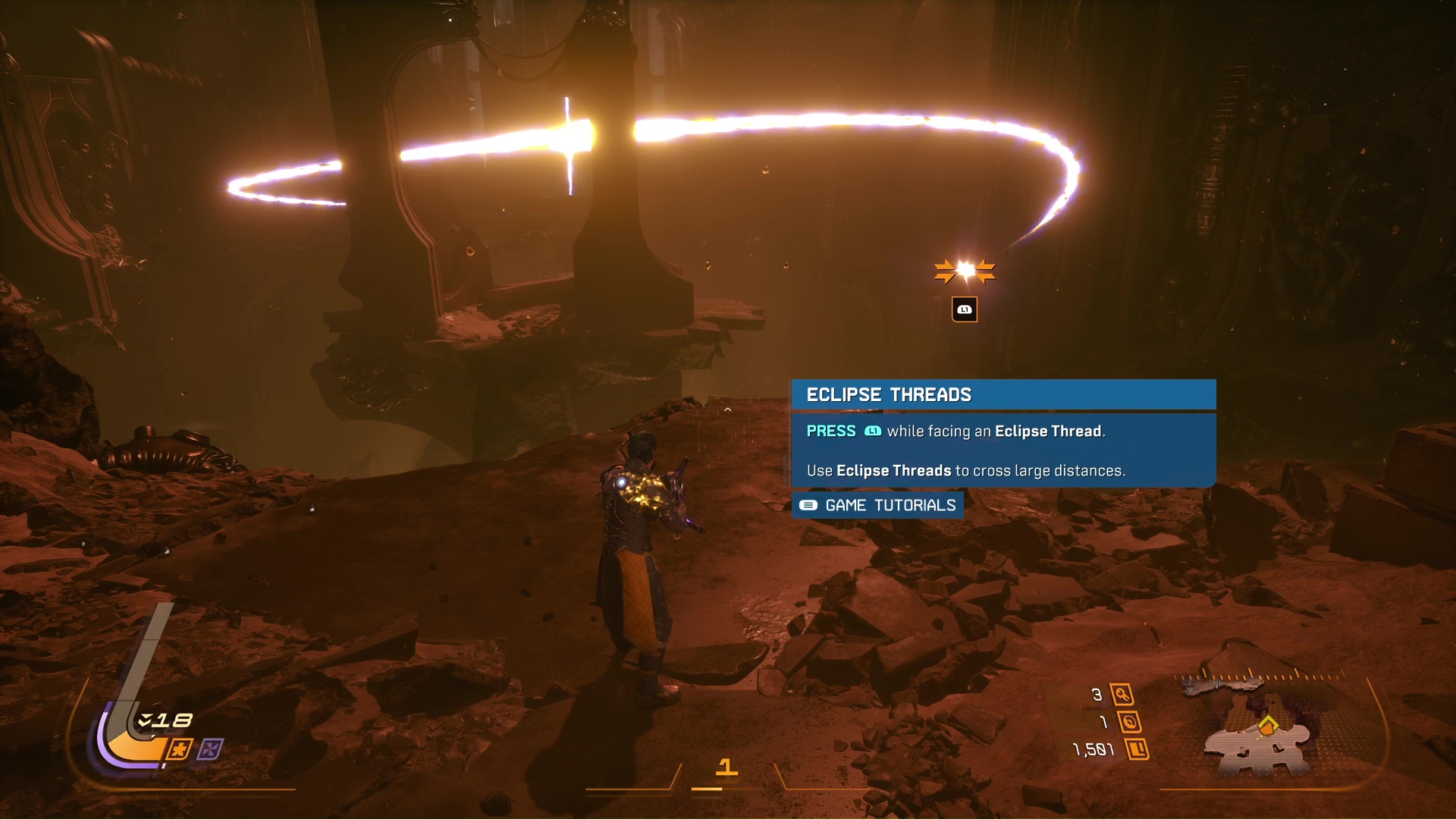Click the key resource icon
The image size is (1456, 819).
pyautogui.click(x=1122, y=695)
